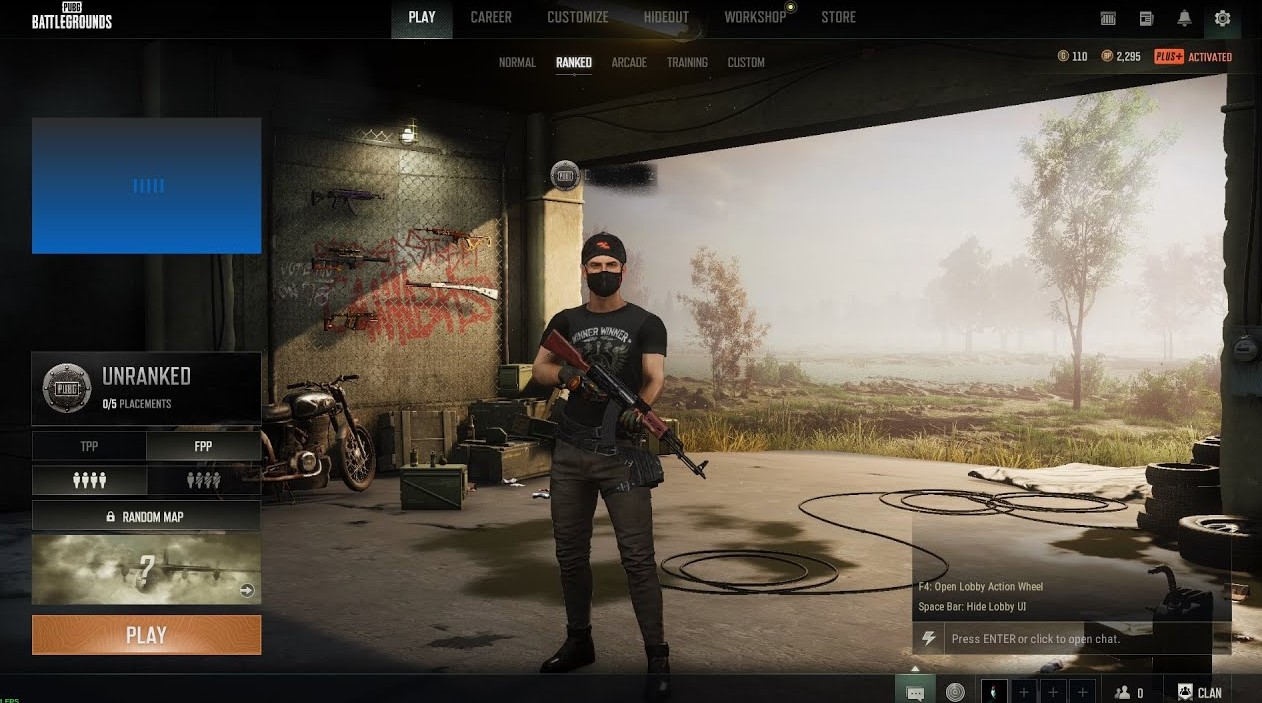This screenshot has height=703, width=1262.
Task: Select Normal match mode
Action: pos(517,62)
